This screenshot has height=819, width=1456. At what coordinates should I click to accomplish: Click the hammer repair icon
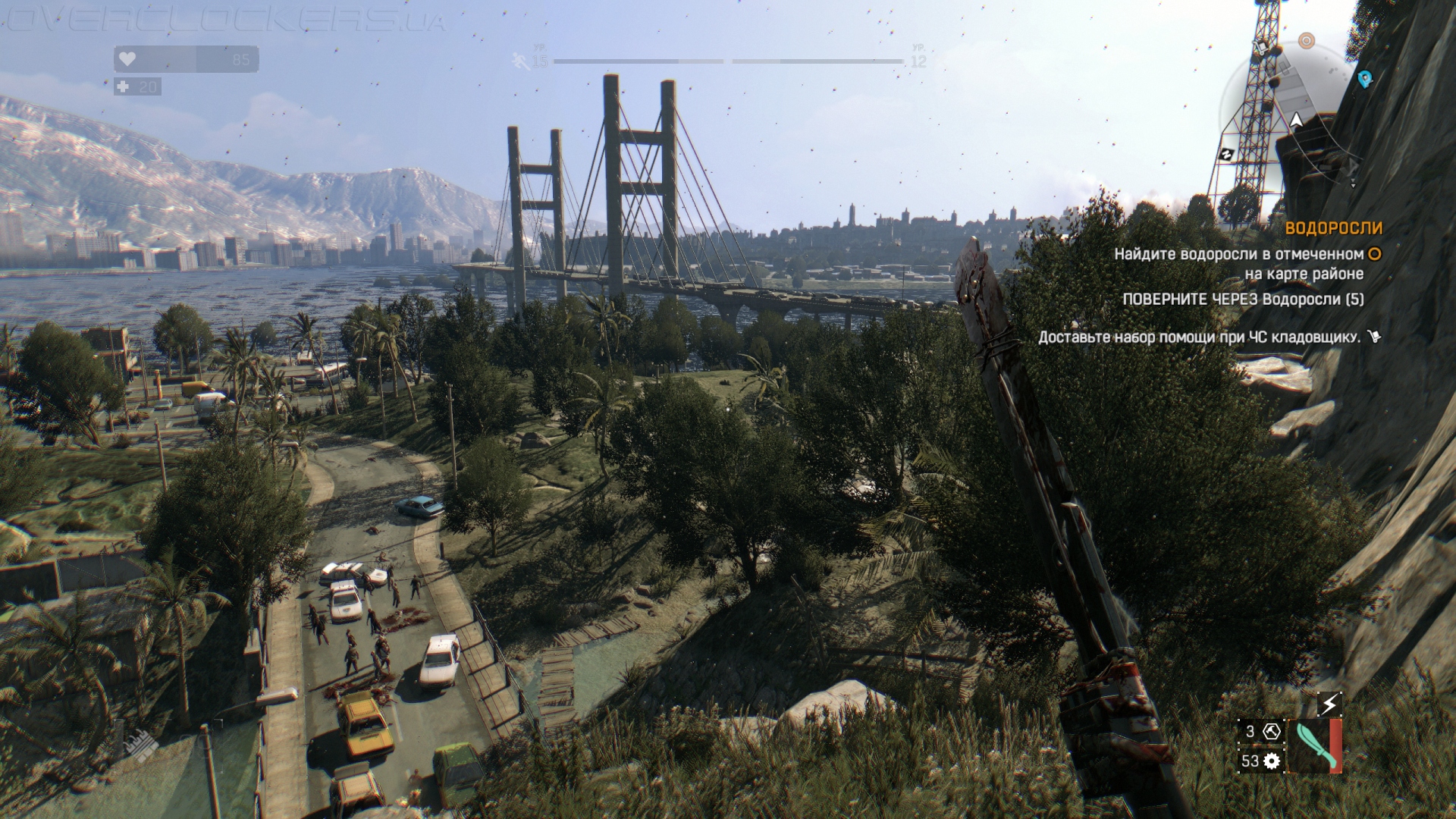click(1272, 732)
